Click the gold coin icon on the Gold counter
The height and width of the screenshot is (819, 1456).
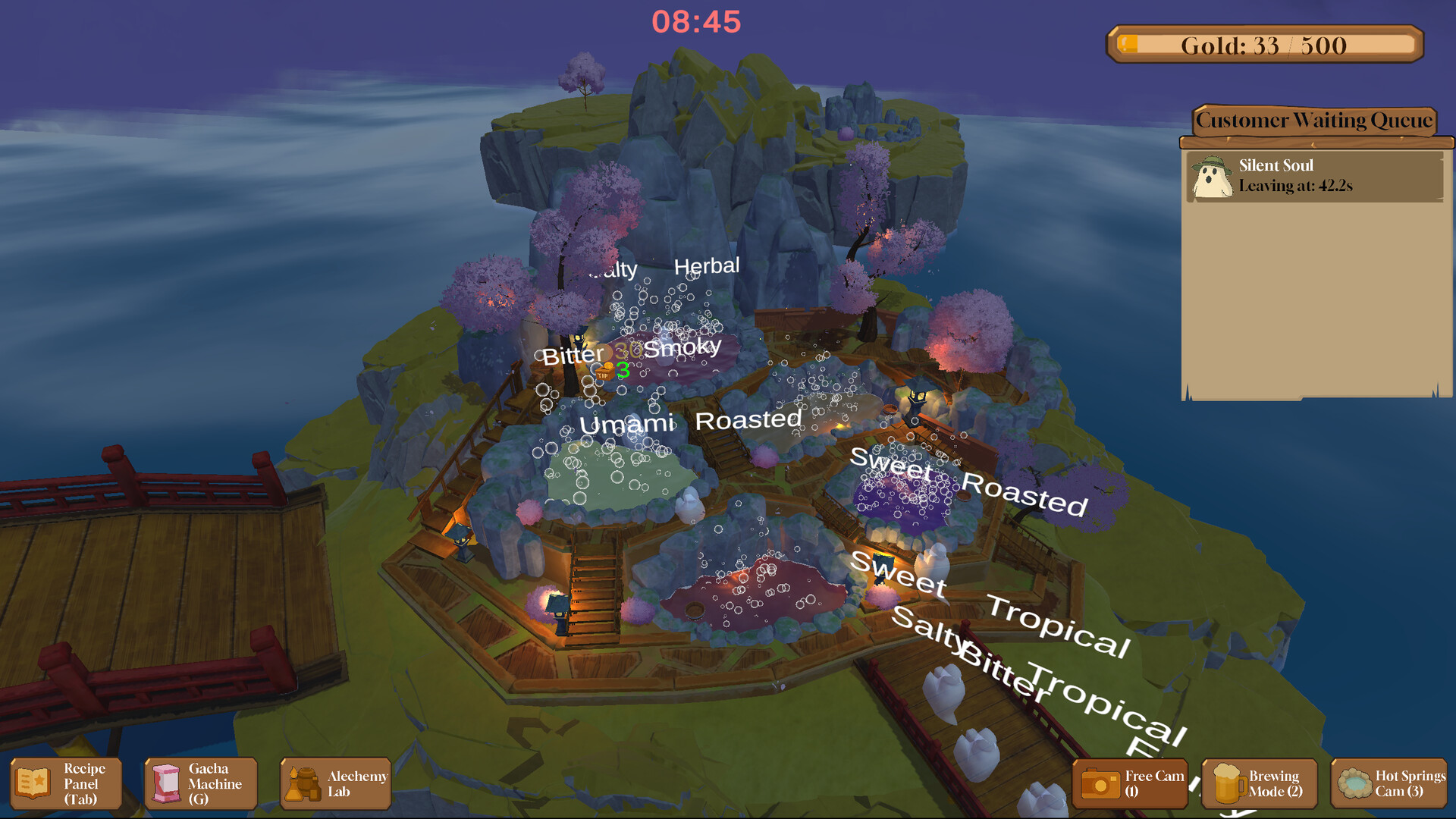click(1128, 45)
